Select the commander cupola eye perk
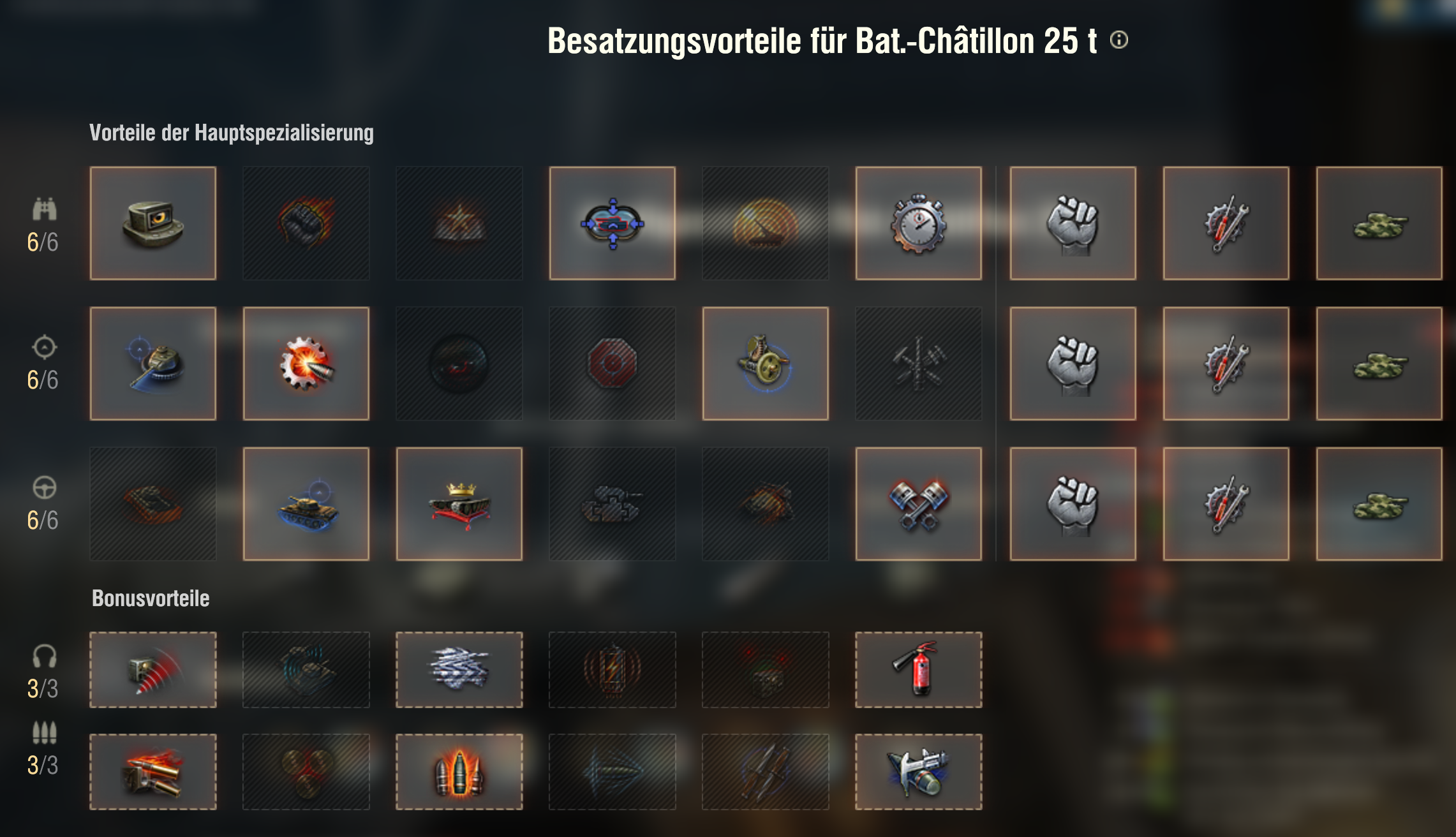This screenshot has height=837, width=1456. (153, 223)
